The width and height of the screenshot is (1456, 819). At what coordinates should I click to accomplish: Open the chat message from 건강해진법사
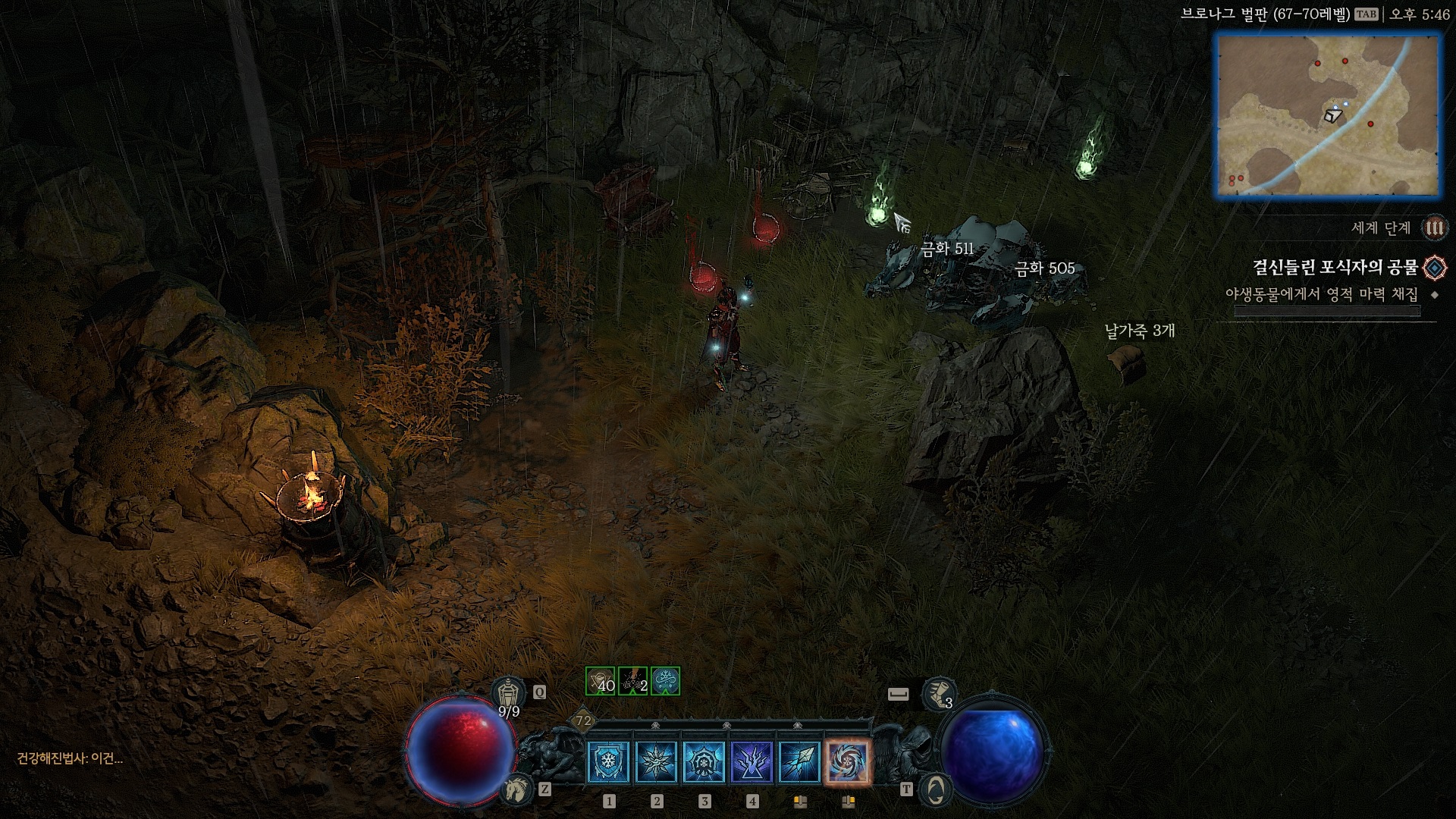(x=70, y=758)
